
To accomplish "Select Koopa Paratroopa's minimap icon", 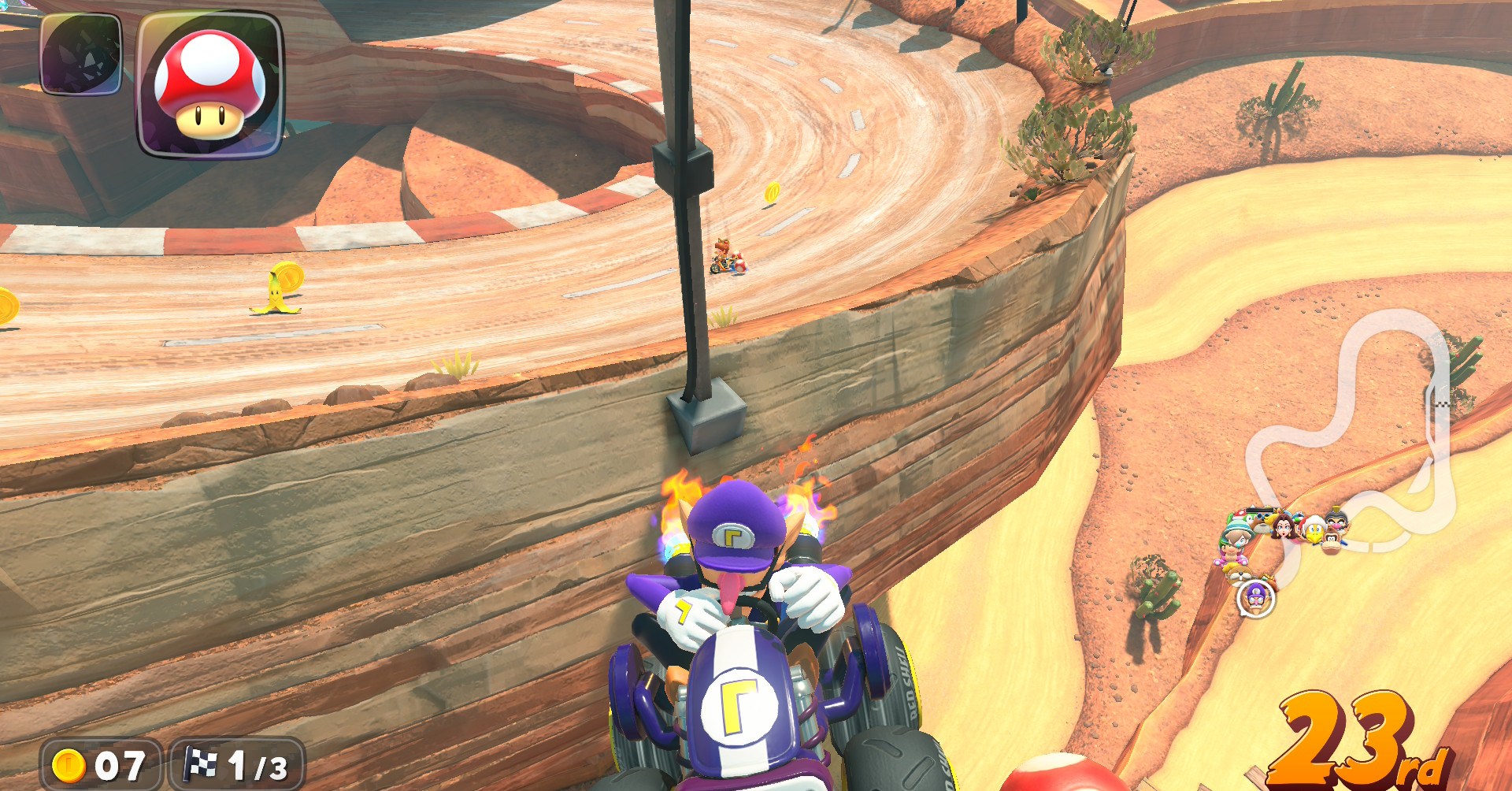I will tap(1314, 531).
